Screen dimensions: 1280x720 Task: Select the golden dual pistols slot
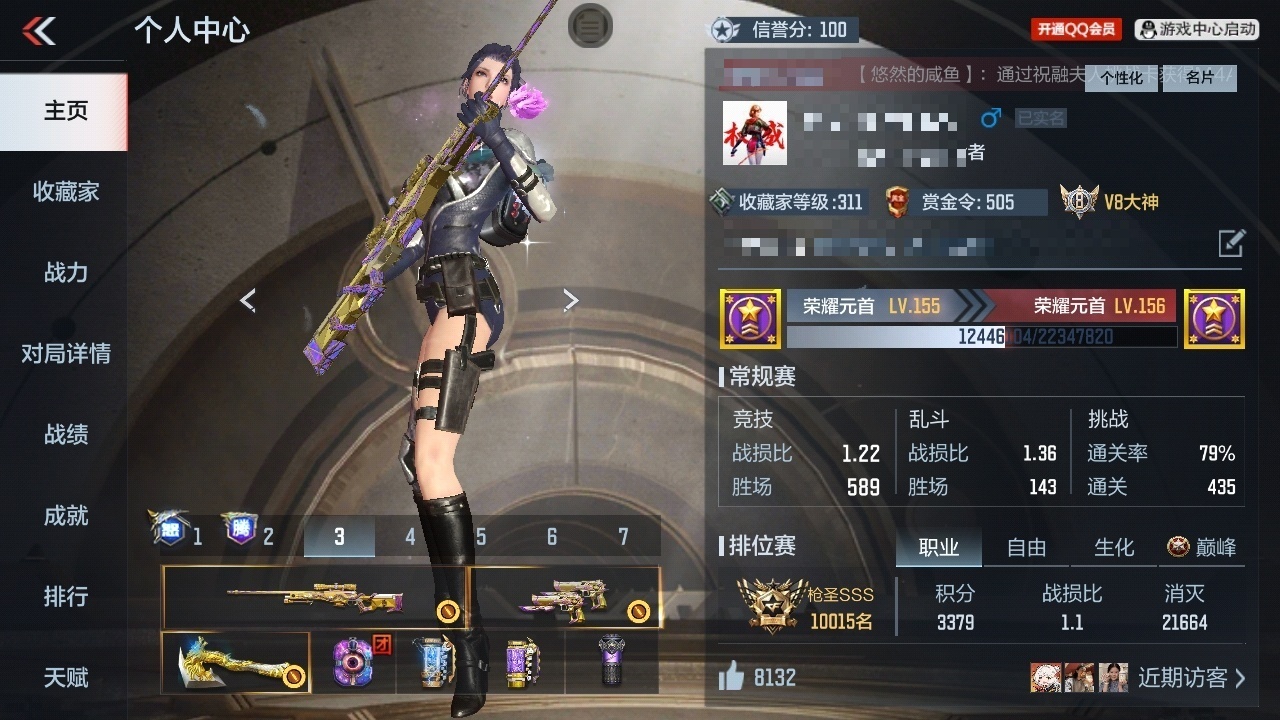(x=565, y=598)
